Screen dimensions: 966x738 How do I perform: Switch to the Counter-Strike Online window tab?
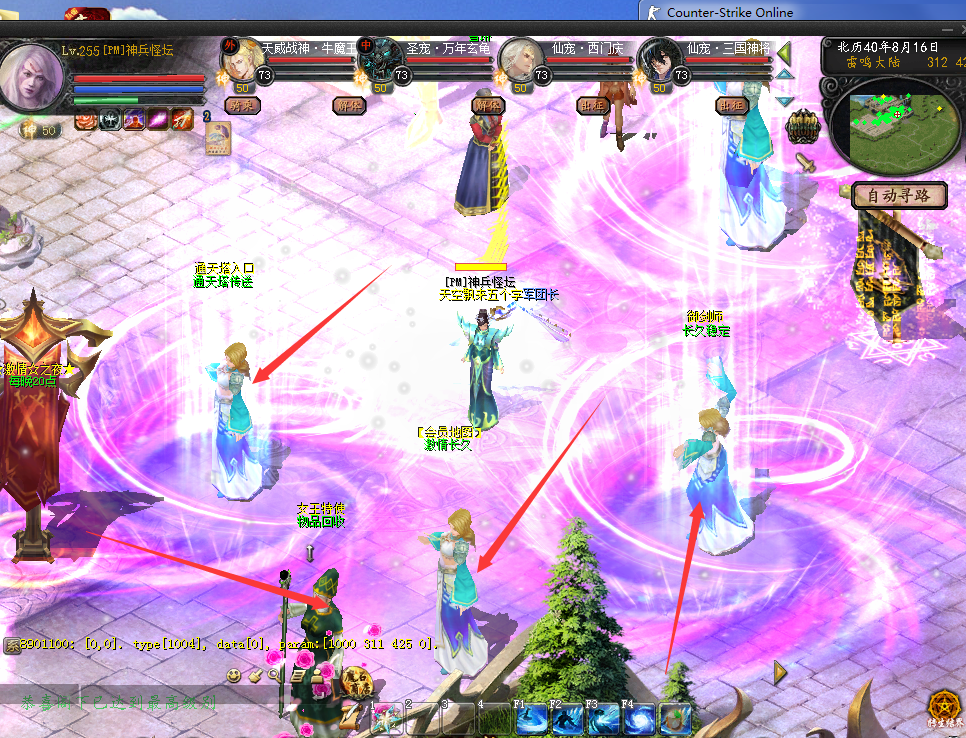pyautogui.click(x=729, y=12)
